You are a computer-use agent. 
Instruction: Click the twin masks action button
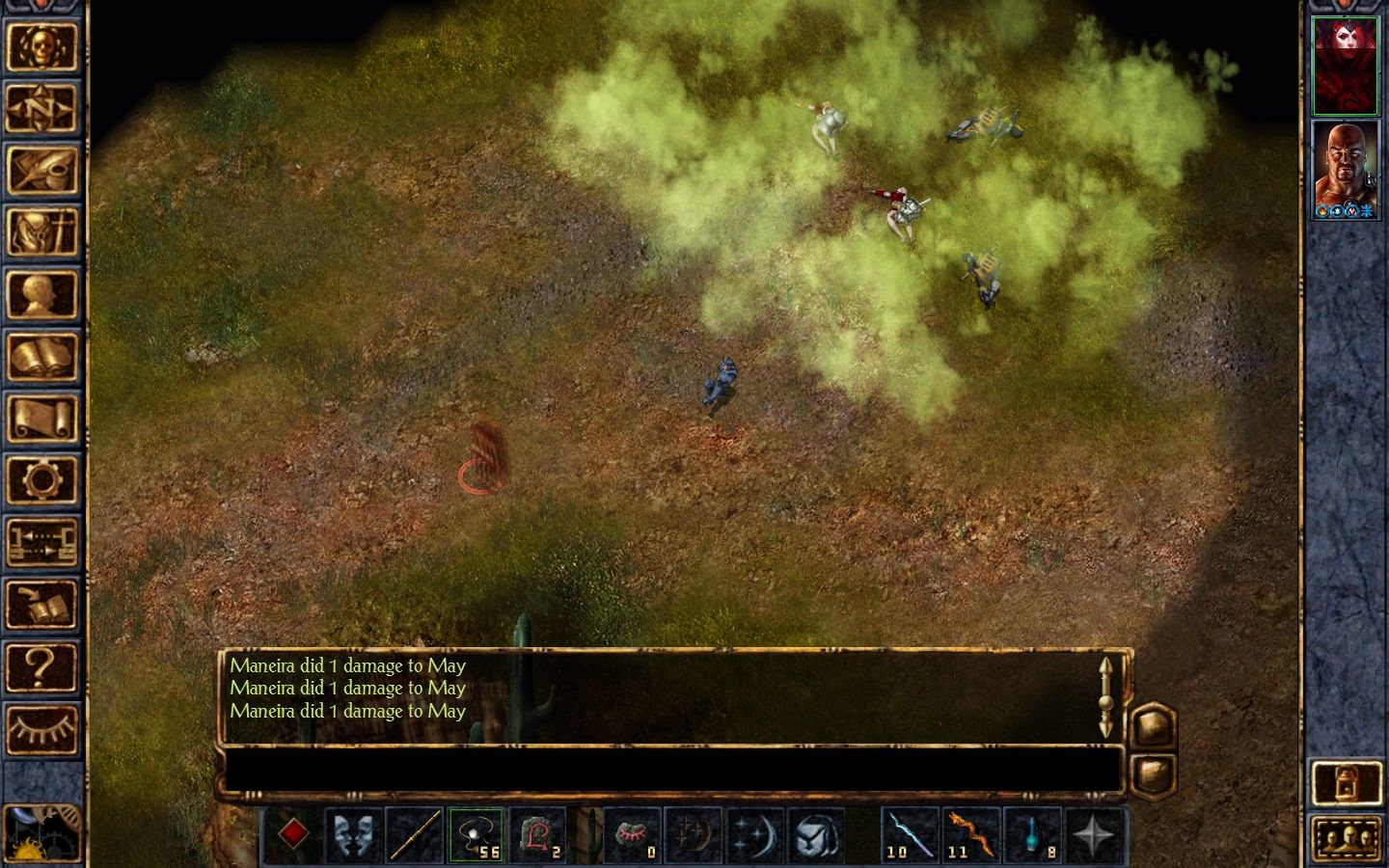pos(354,834)
